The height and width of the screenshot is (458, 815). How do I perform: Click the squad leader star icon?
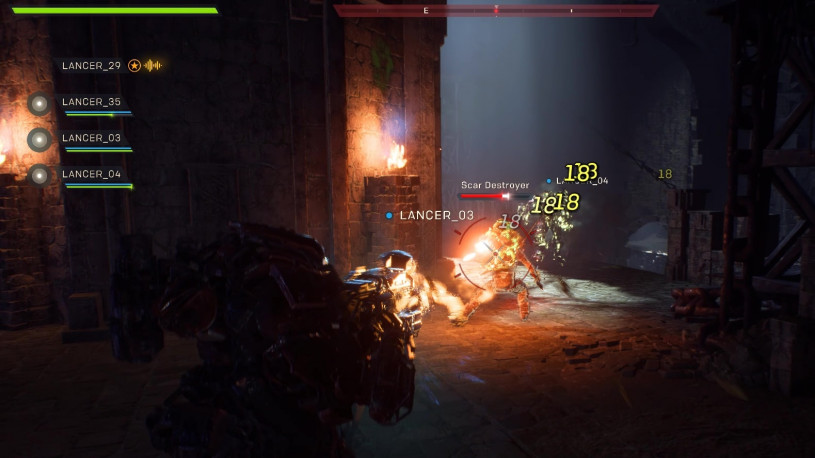pos(134,66)
